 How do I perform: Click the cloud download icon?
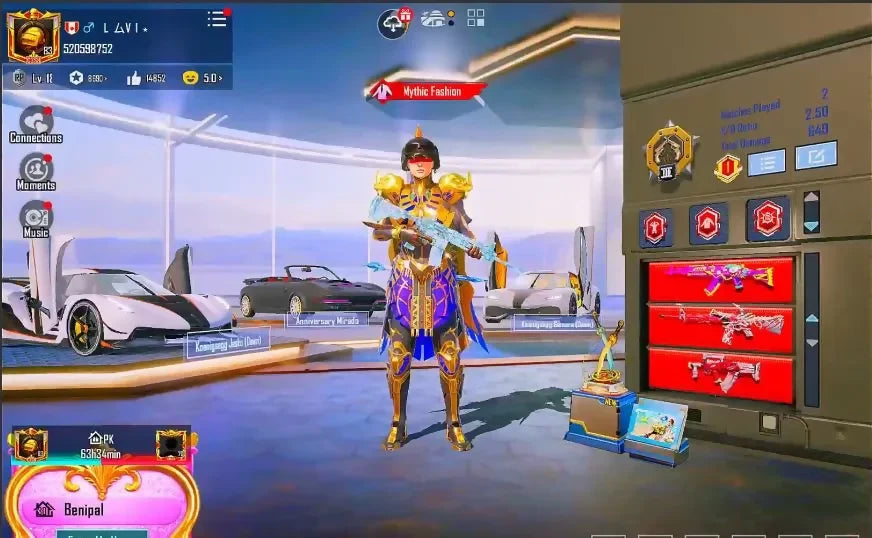coord(393,23)
